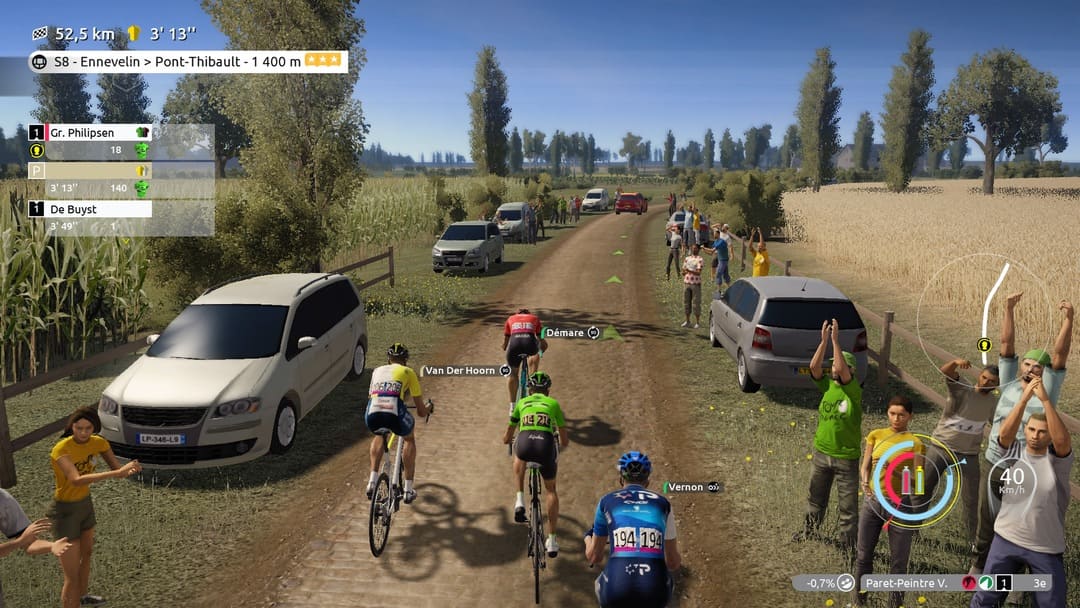Select the red gel bottle icon
The image size is (1080, 608).
click(906, 480)
